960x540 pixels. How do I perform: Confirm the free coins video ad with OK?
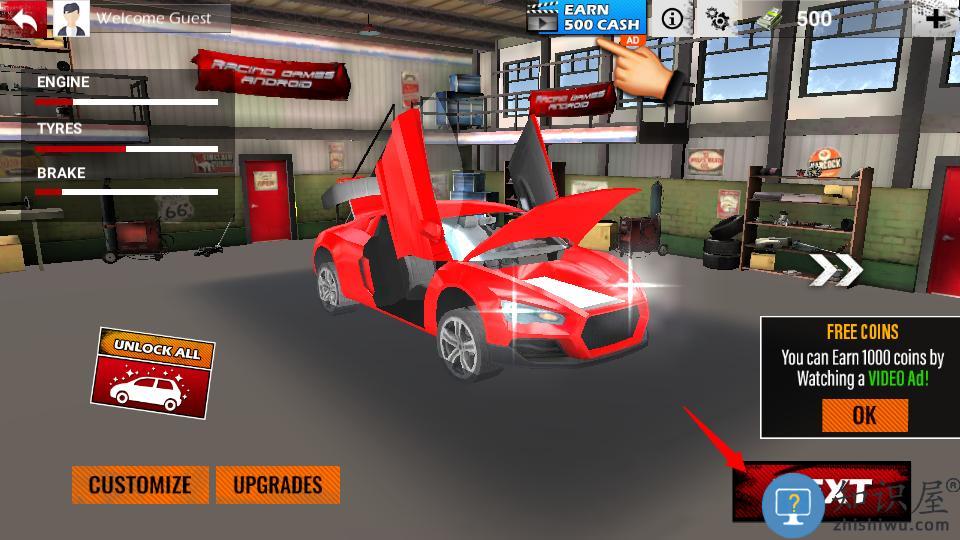tap(864, 415)
